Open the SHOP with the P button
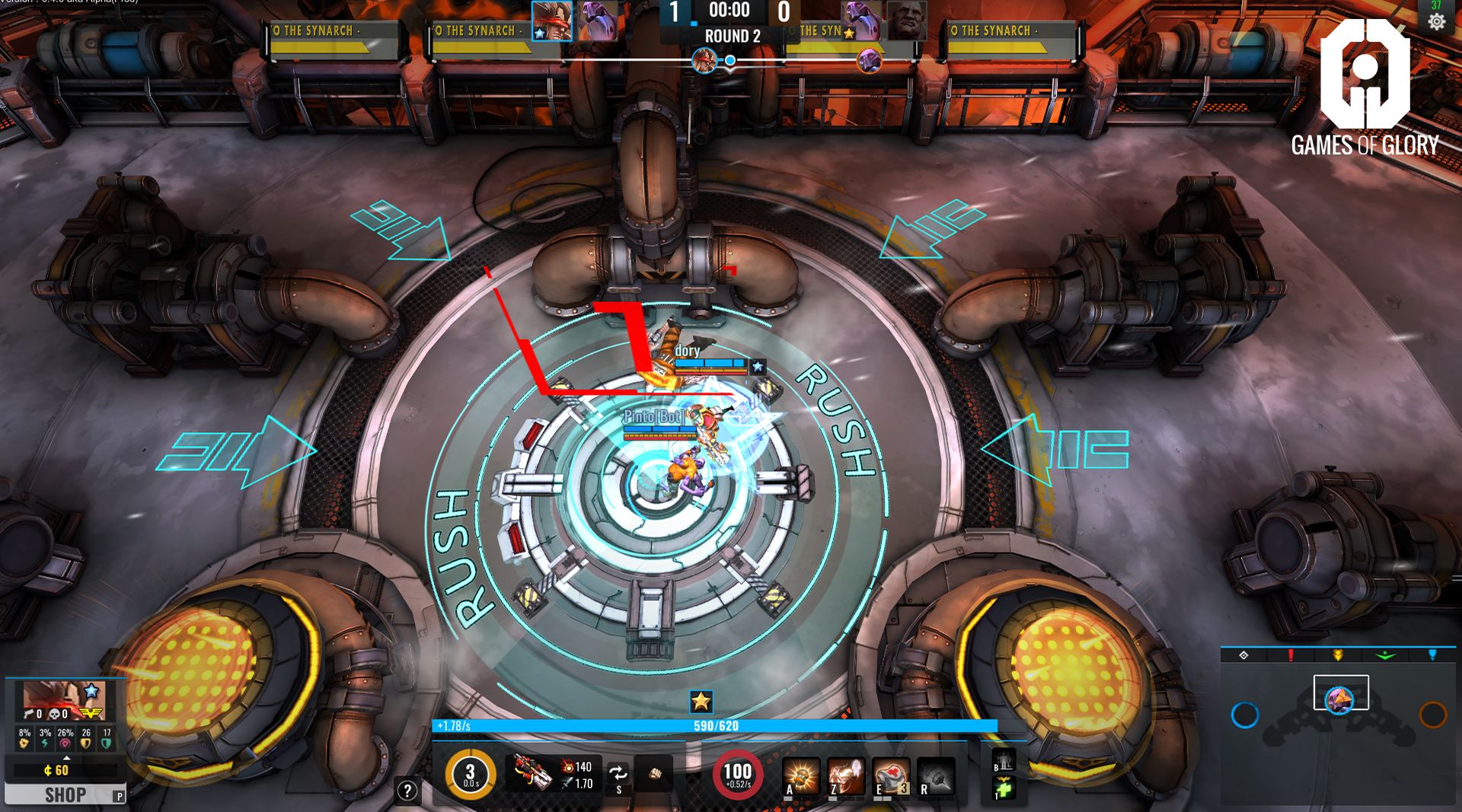The height and width of the screenshot is (812, 1462). point(67,795)
